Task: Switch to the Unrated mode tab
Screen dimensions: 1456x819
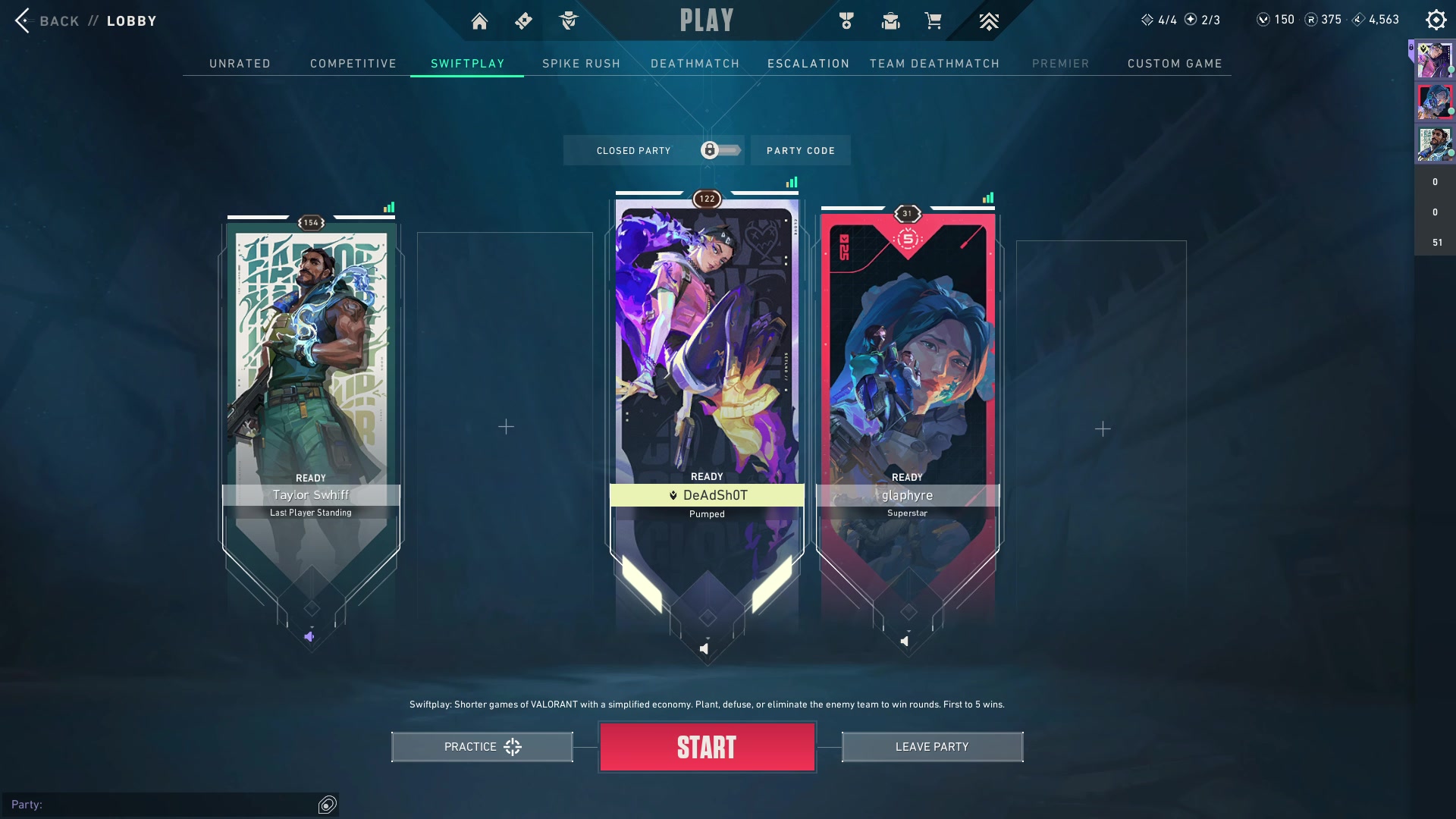Action: click(x=240, y=64)
